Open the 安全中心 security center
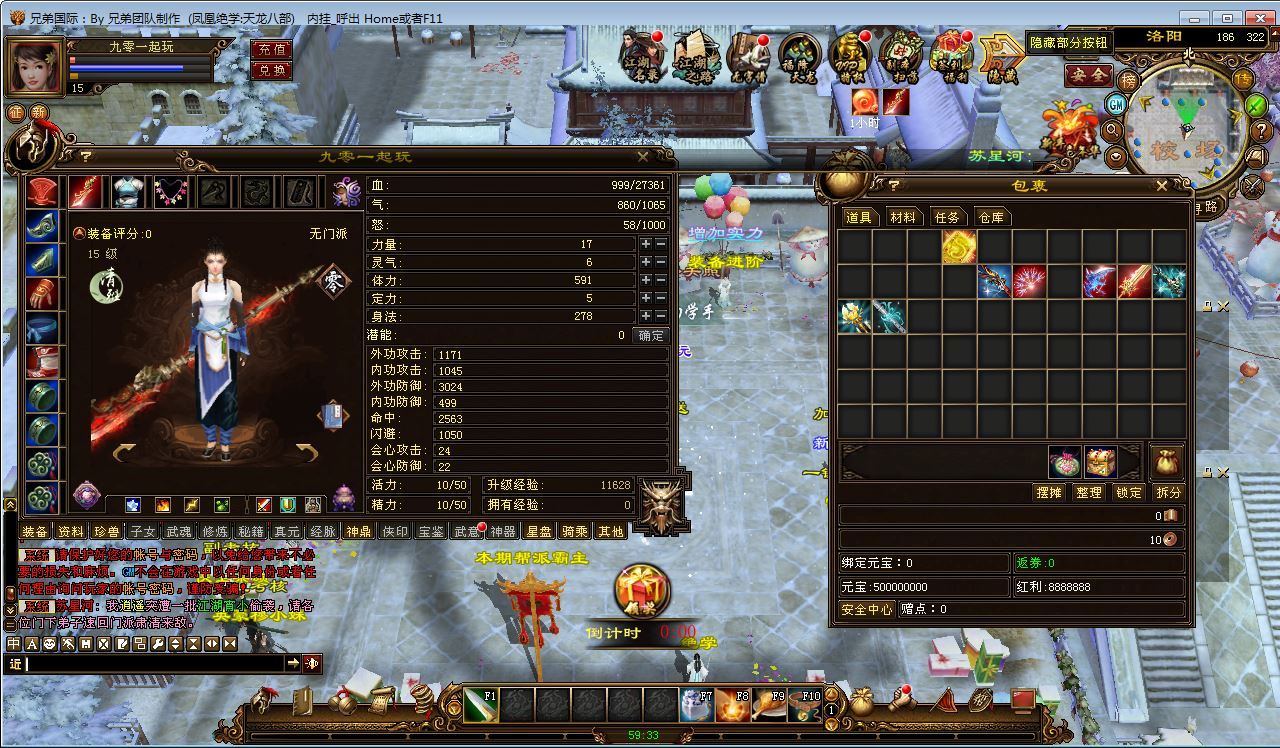Image resolution: width=1280 pixels, height=748 pixels. [x=867, y=609]
